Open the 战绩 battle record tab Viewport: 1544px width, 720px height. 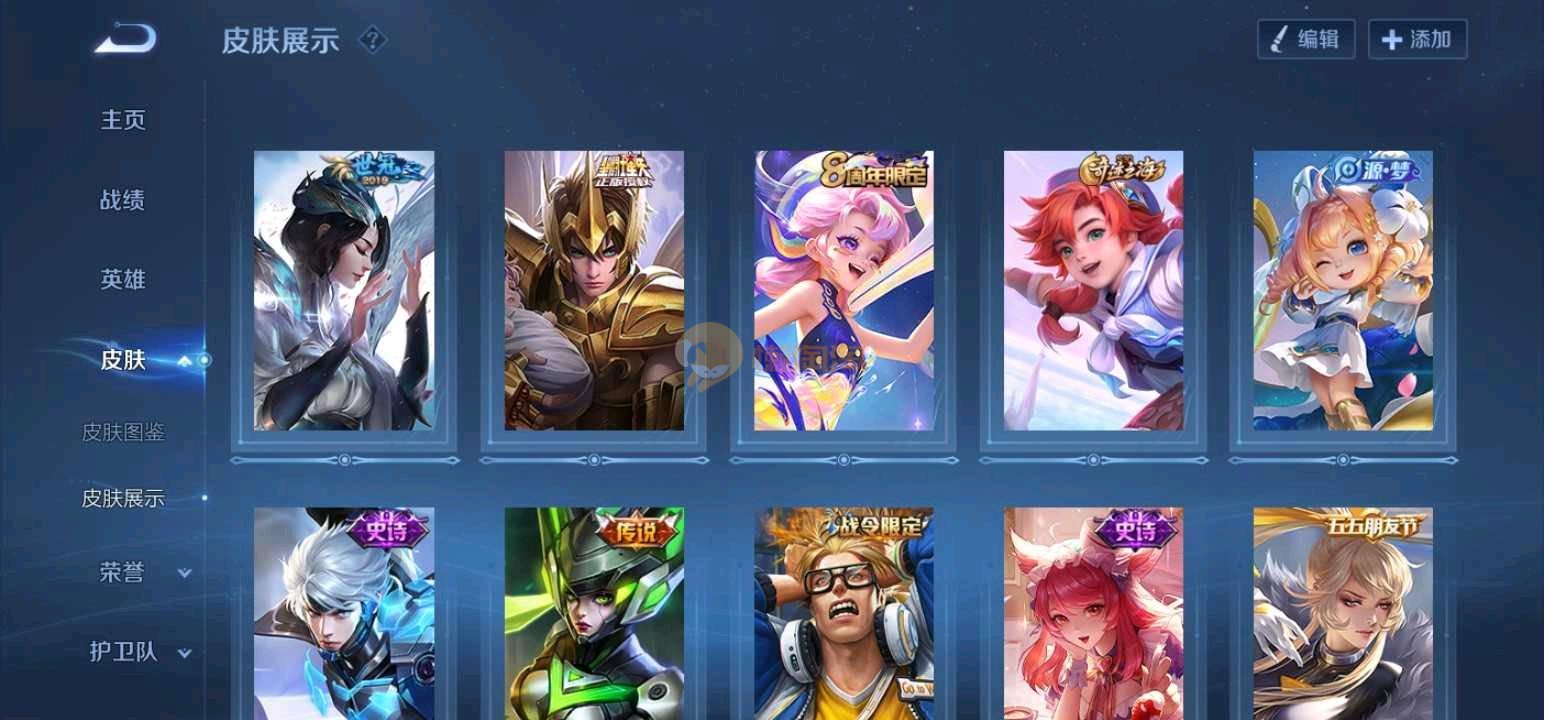(x=123, y=200)
